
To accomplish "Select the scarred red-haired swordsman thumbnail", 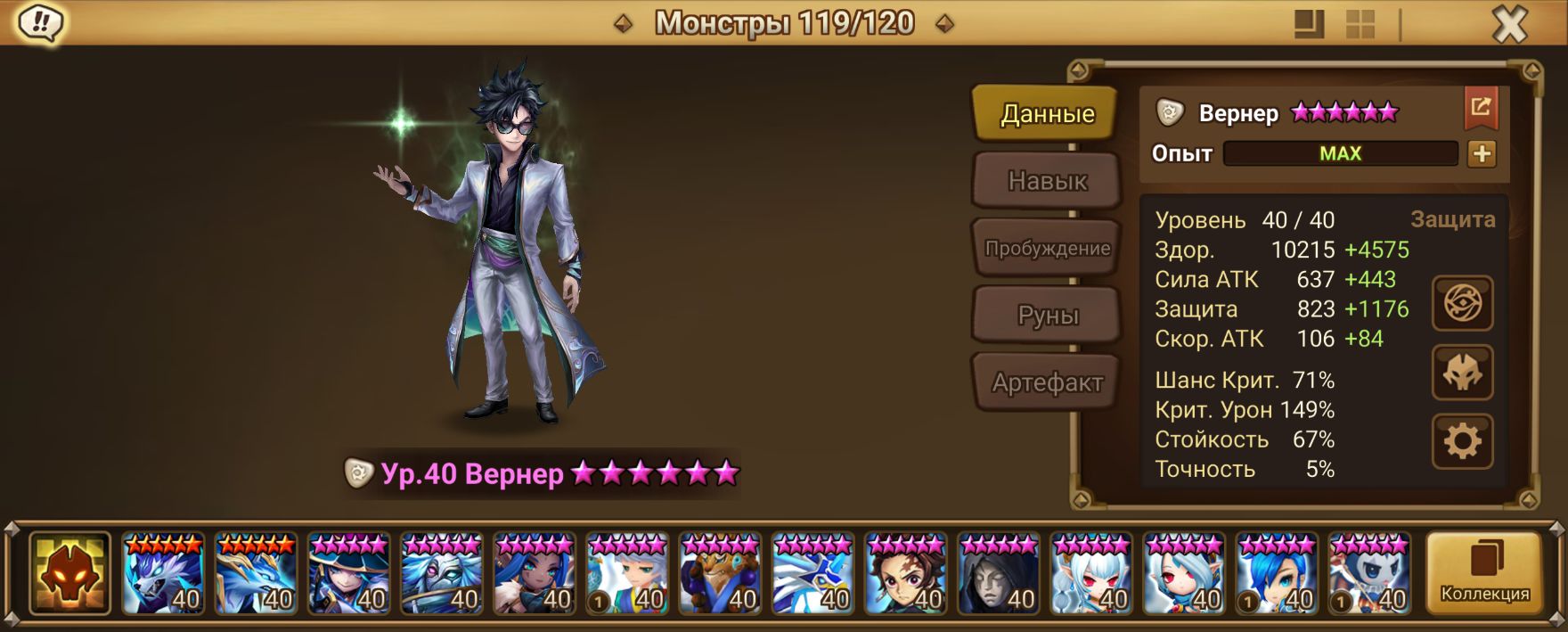I will [906, 573].
